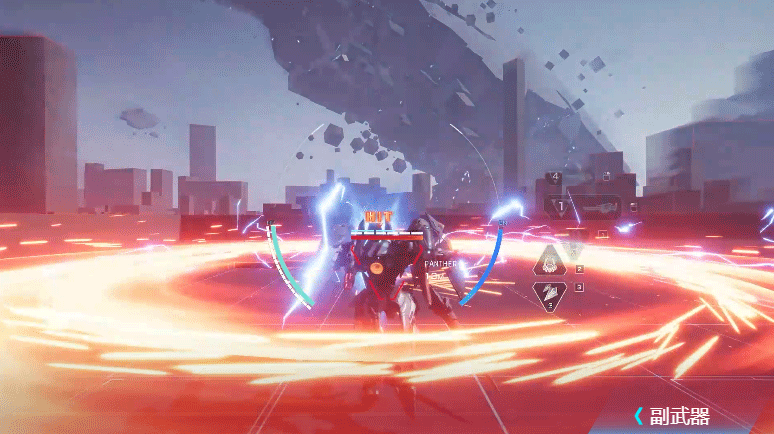Select the primary weapon slot numbered 1
This screenshot has width=774, height=434.
584,207
